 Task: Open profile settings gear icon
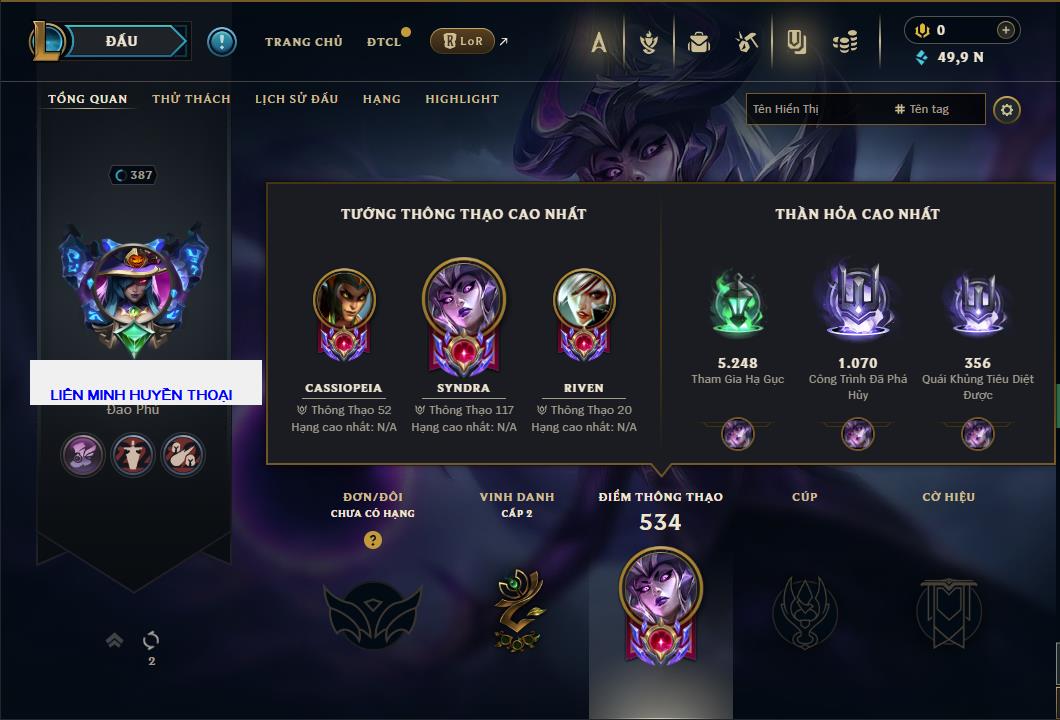tap(1007, 110)
